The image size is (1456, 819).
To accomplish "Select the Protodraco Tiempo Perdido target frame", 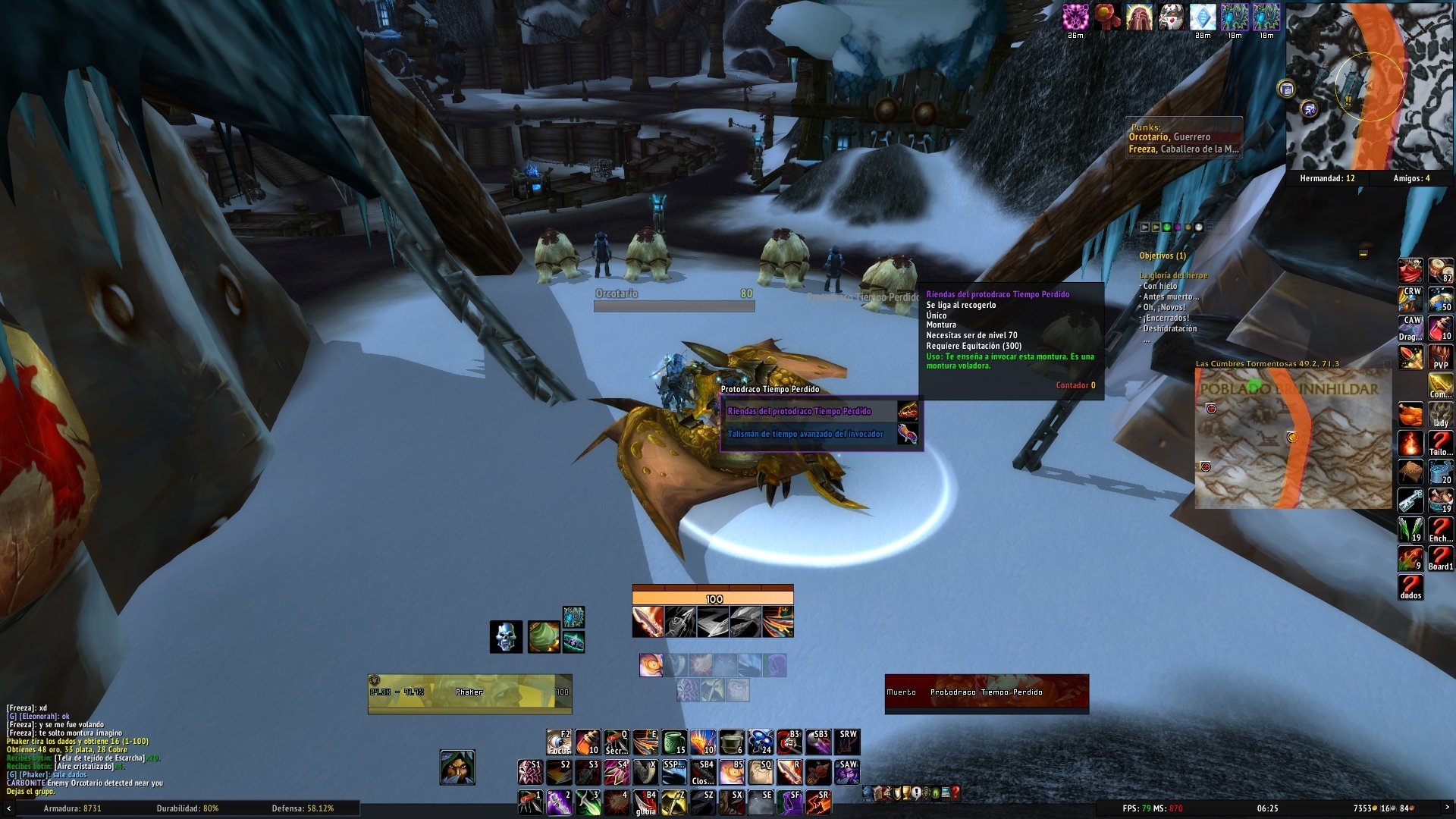I will [x=987, y=692].
